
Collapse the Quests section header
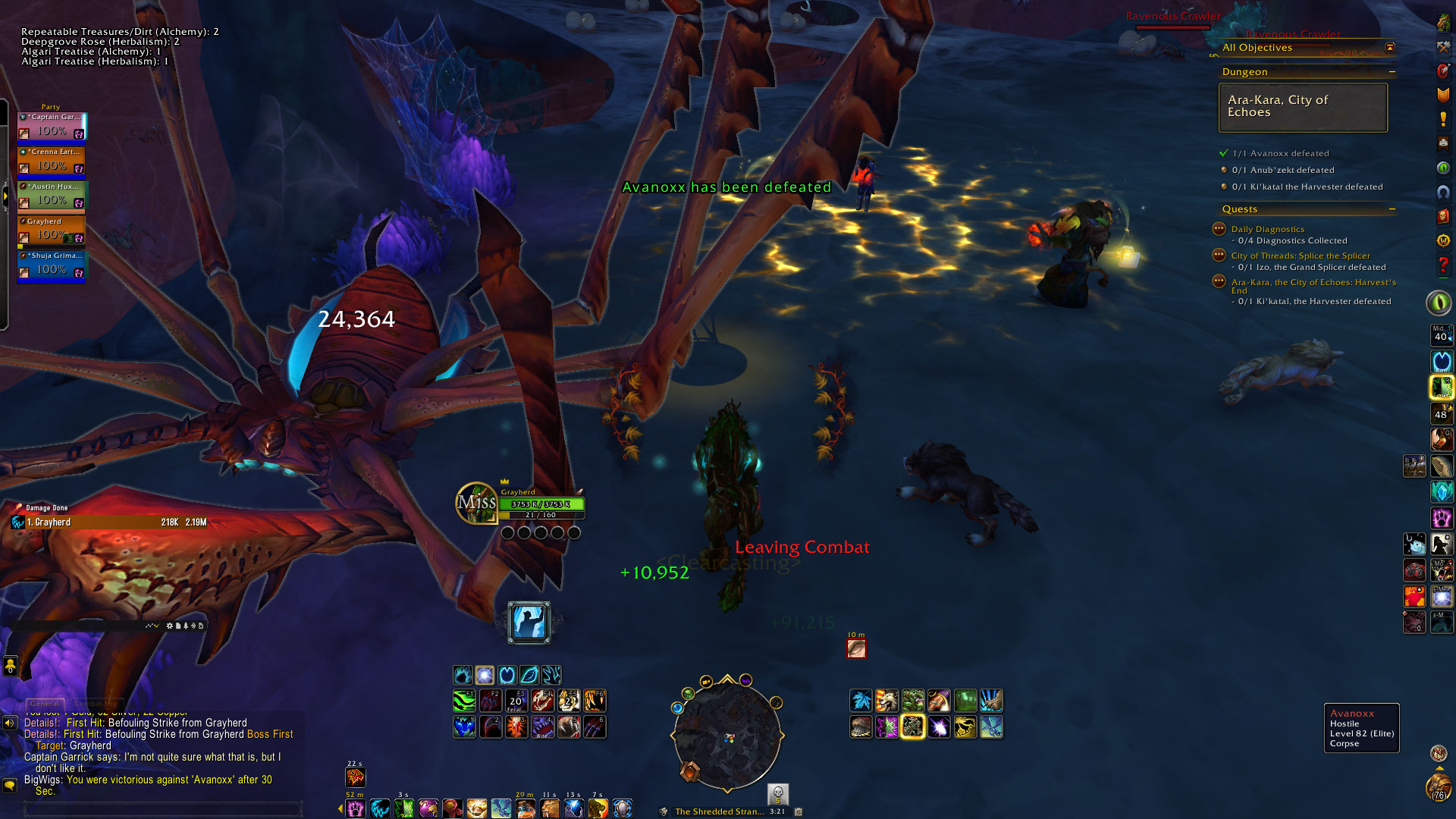click(x=1392, y=209)
